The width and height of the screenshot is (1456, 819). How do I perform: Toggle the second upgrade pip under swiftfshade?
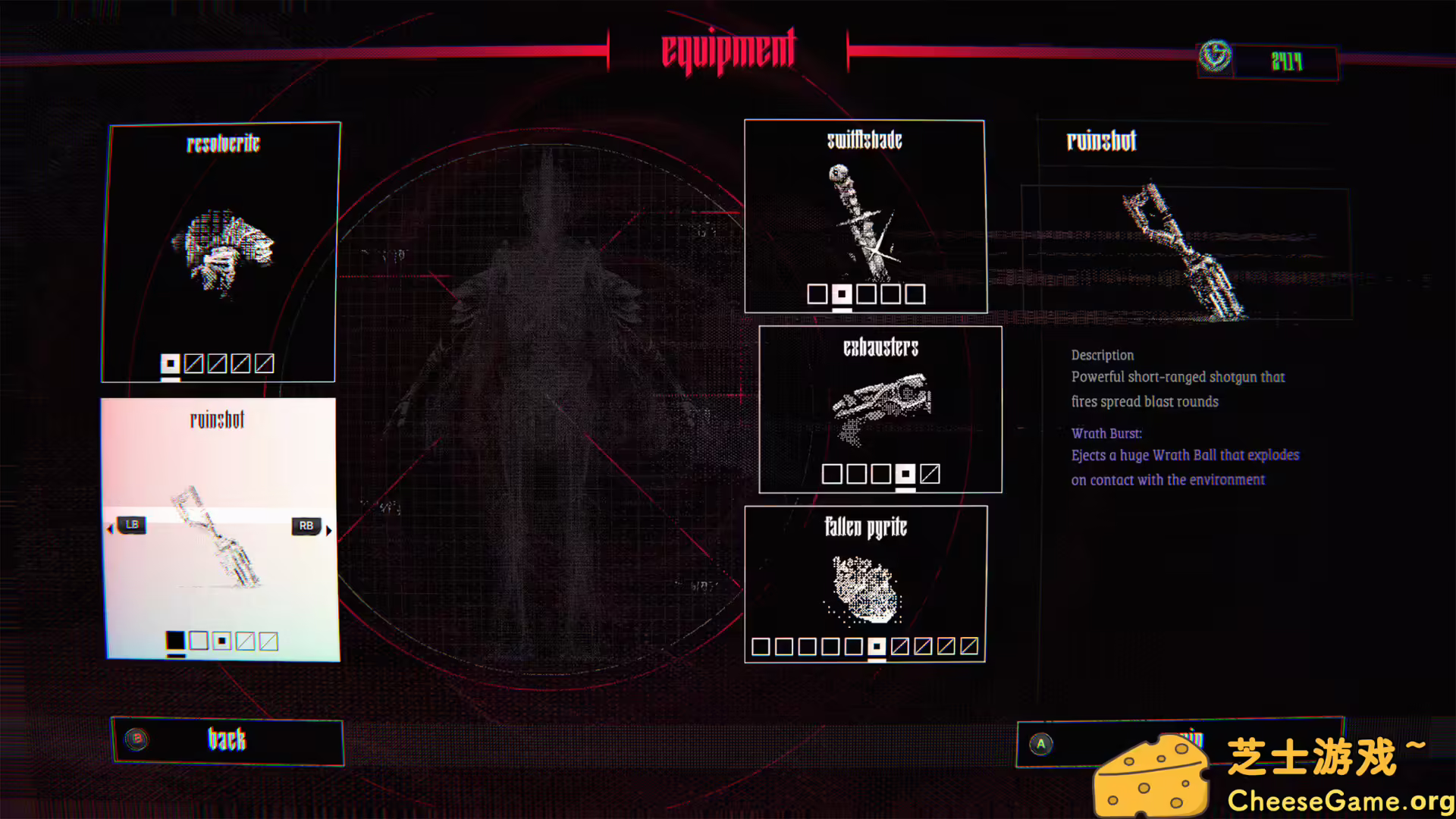[842, 295]
